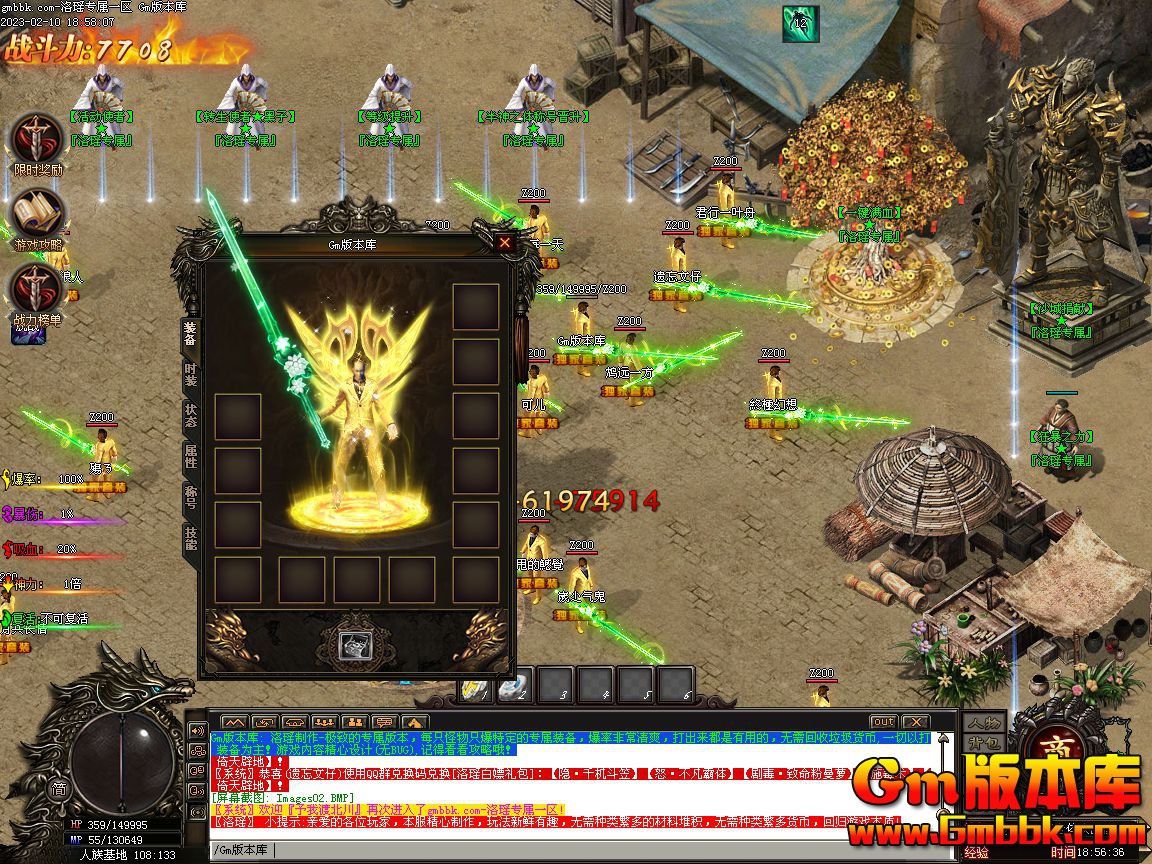
Task: Open the 游戏攻略 game guide book icon
Action: (x=38, y=215)
